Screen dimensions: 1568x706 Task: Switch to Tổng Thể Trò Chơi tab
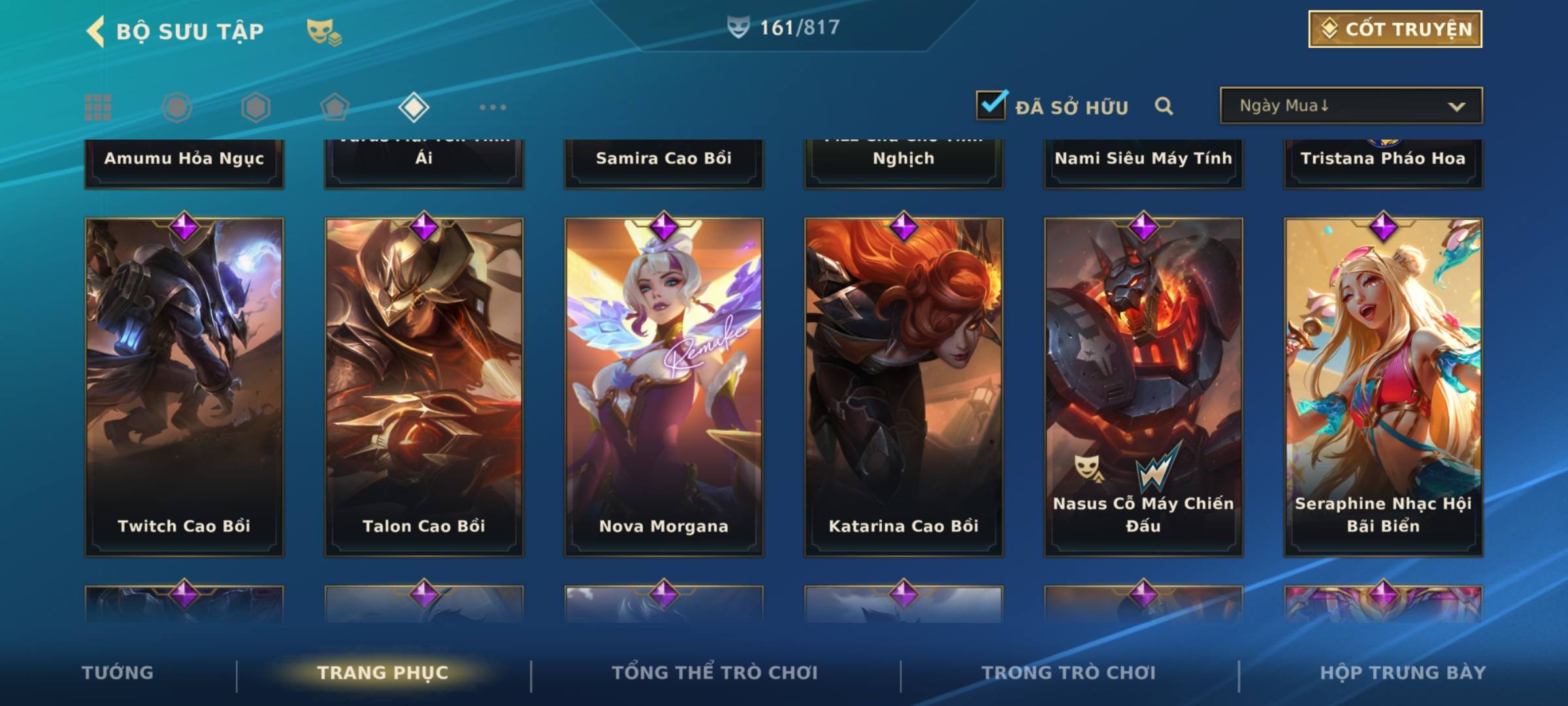715,673
